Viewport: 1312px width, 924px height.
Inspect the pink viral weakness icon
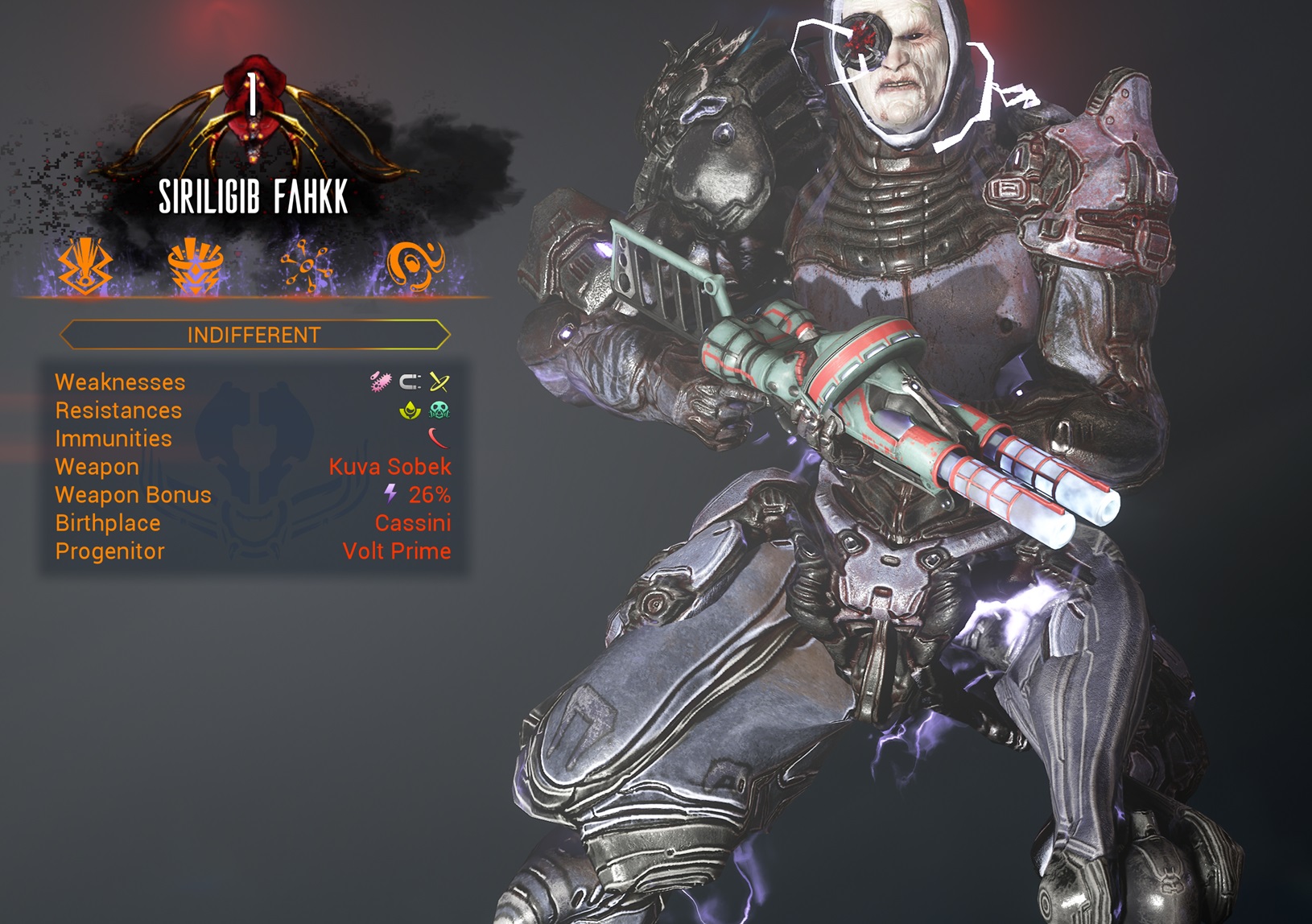(x=380, y=382)
